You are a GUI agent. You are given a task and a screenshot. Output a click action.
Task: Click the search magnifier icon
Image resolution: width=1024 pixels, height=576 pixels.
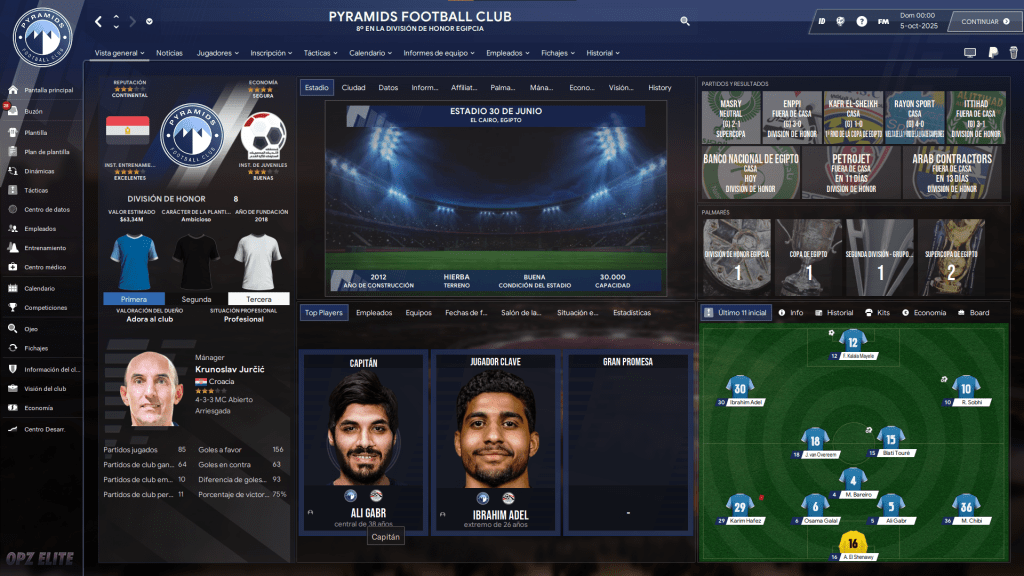[x=685, y=21]
